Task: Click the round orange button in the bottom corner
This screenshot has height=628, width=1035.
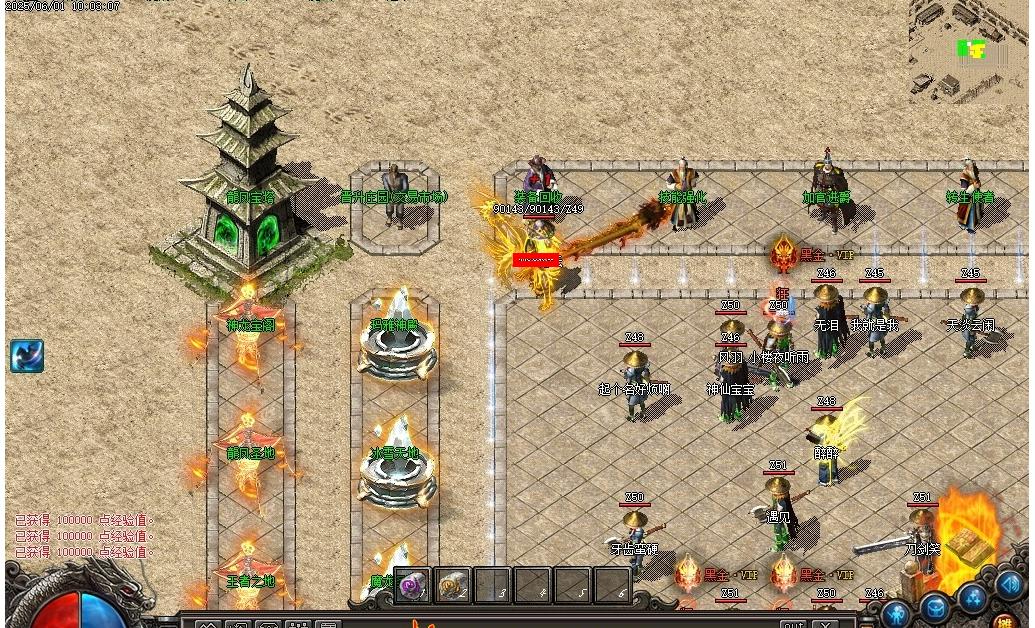Action: click(1004, 621)
